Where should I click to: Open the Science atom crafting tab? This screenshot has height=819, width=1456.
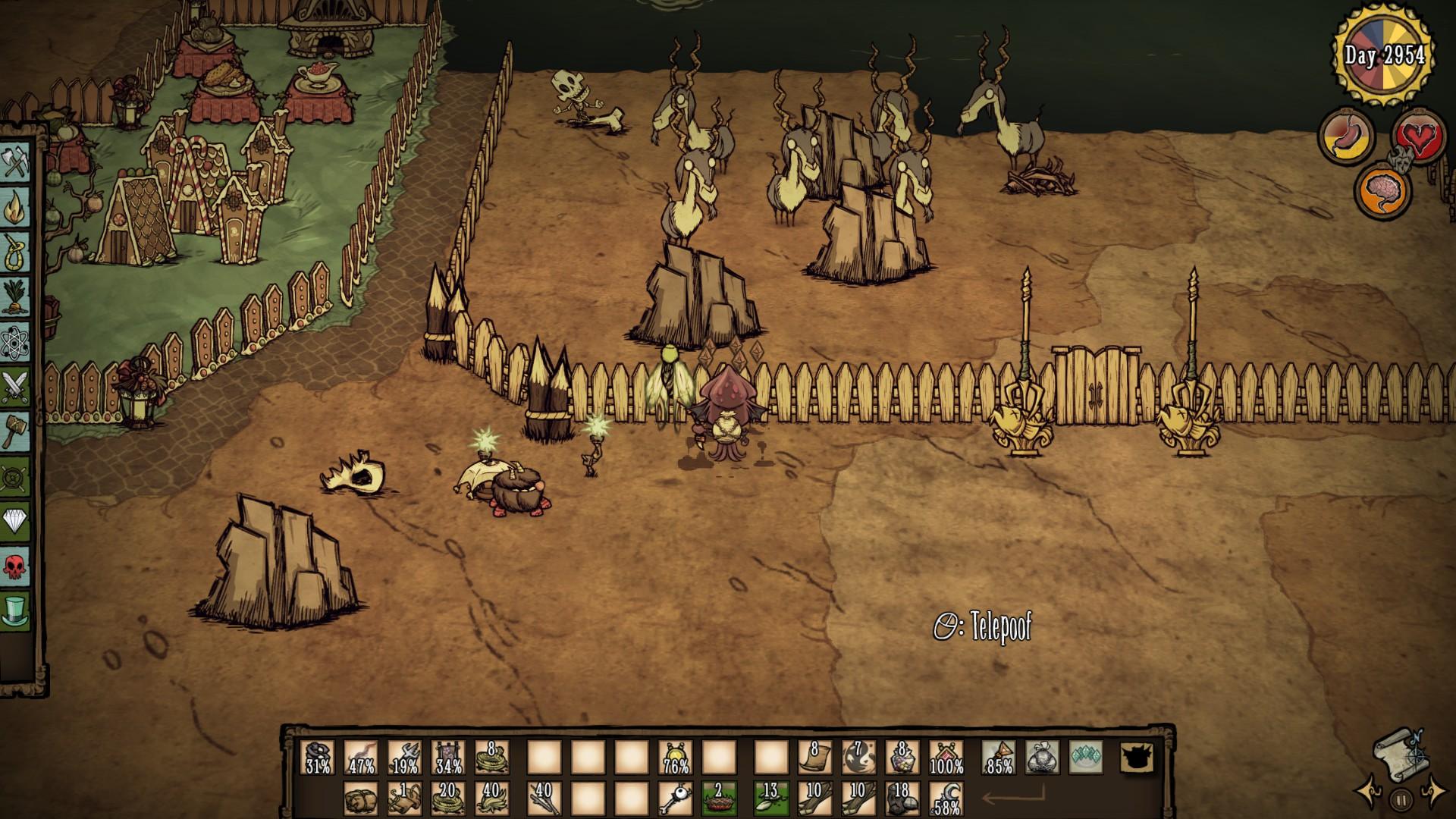click(x=14, y=340)
